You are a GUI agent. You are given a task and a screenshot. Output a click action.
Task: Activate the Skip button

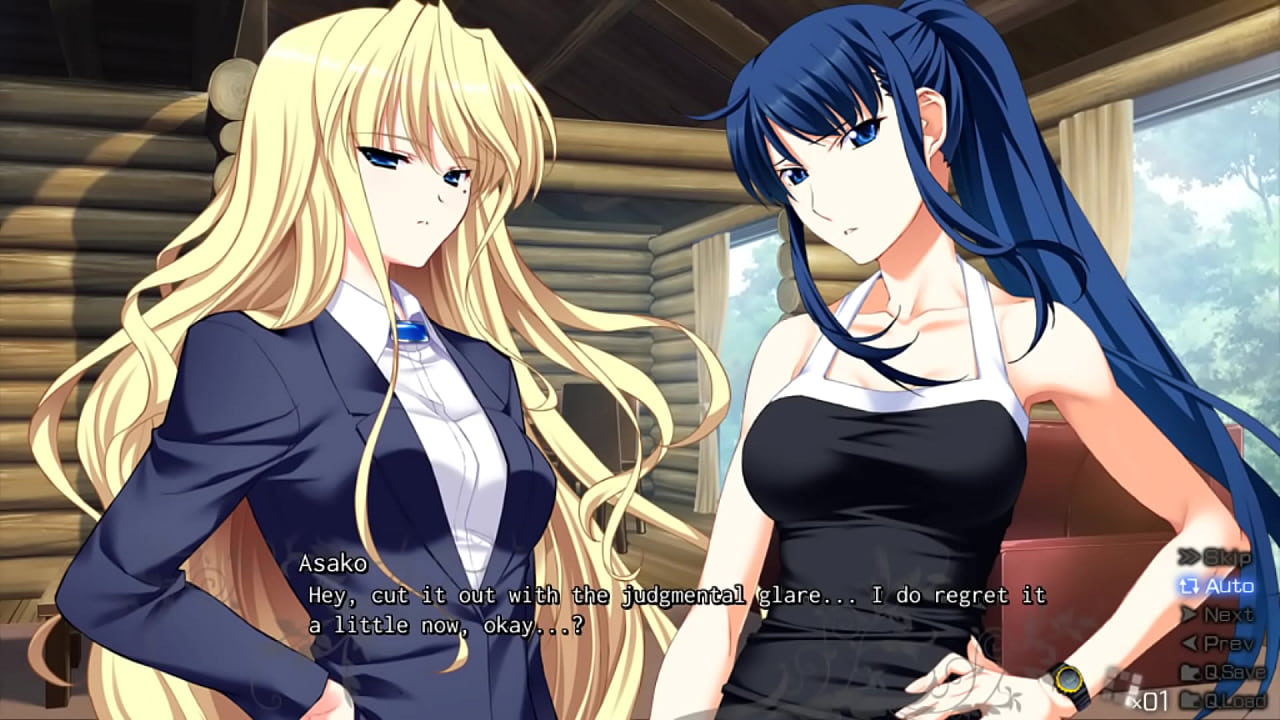pos(1216,557)
